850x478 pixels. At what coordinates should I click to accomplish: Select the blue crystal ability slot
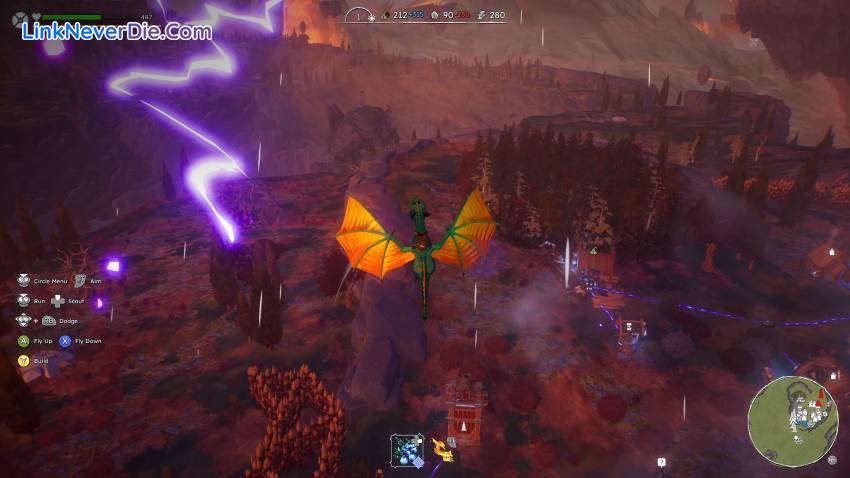(x=407, y=449)
